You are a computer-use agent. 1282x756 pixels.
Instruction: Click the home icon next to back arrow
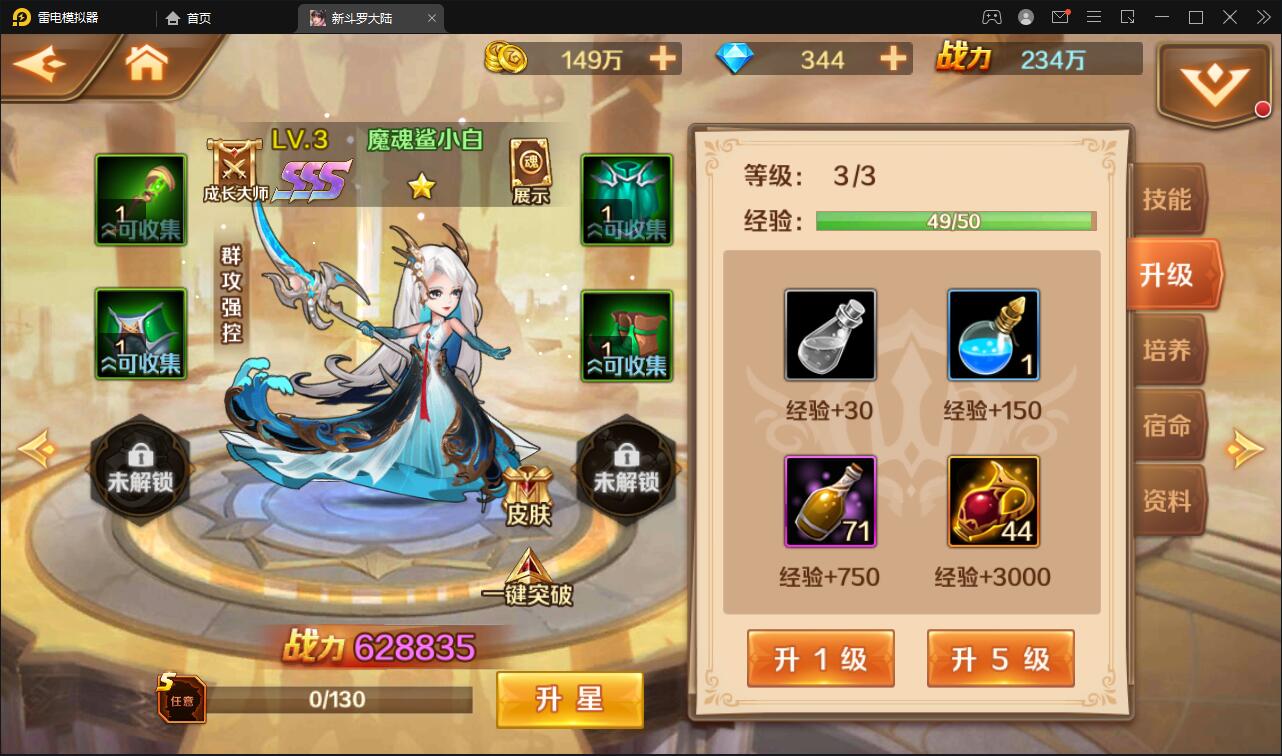(145, 60)
